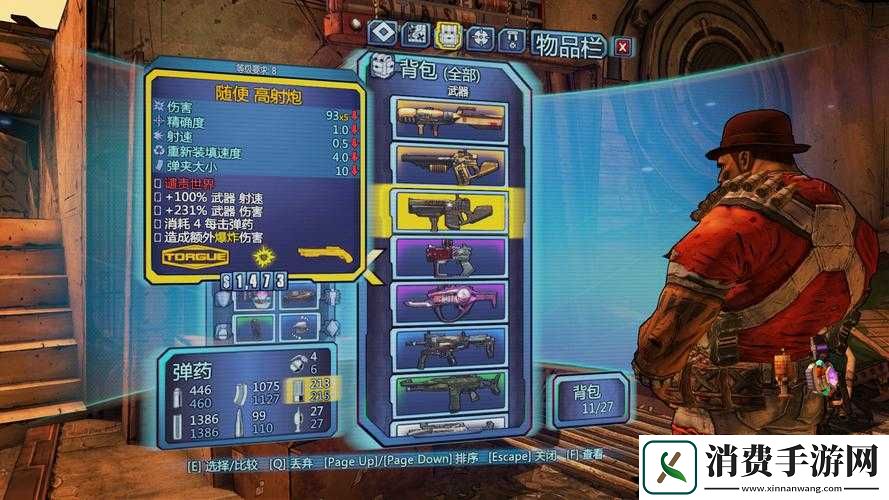889x500 pixels.
Task: Select the highlighted yellow Torgue shotgun slot
Action: [x=449, y=211]
